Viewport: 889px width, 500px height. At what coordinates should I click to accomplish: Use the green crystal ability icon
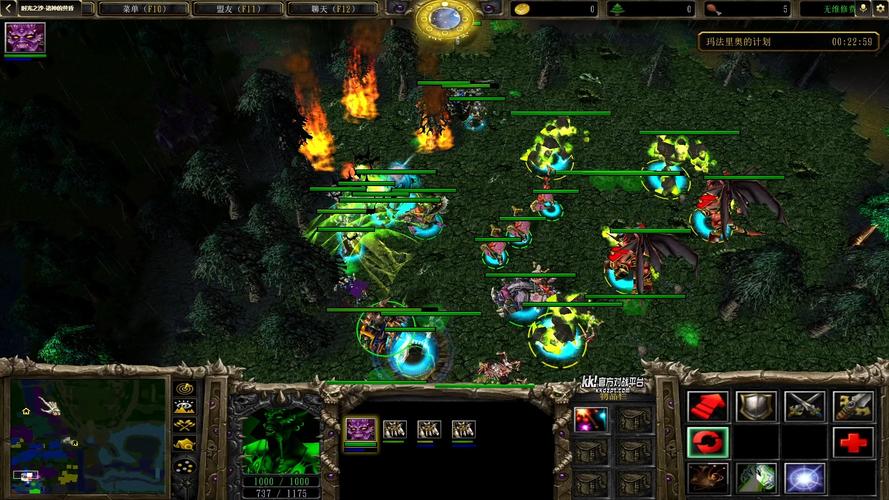(x=756, y=478)
